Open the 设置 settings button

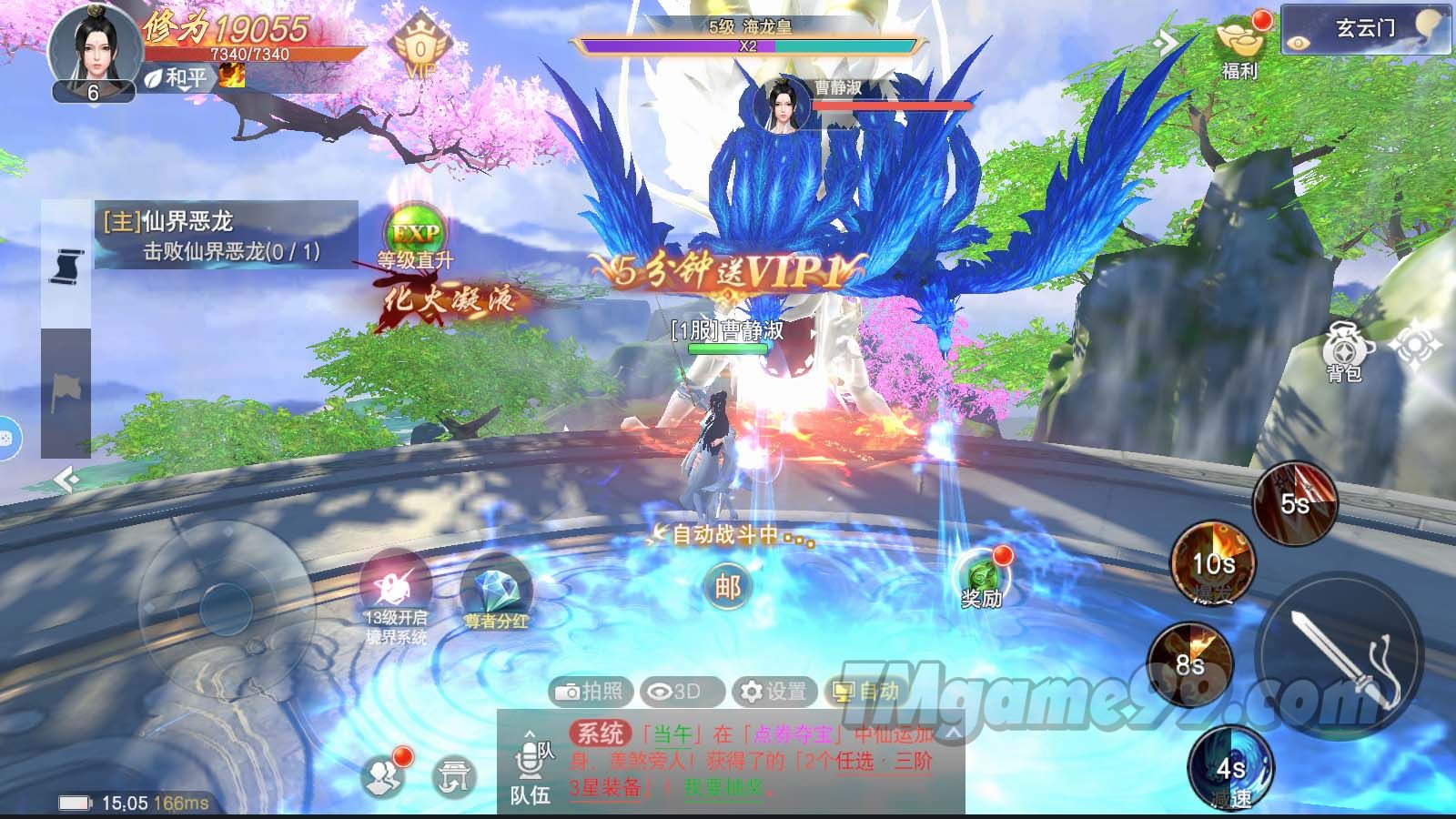pos(774,692)
